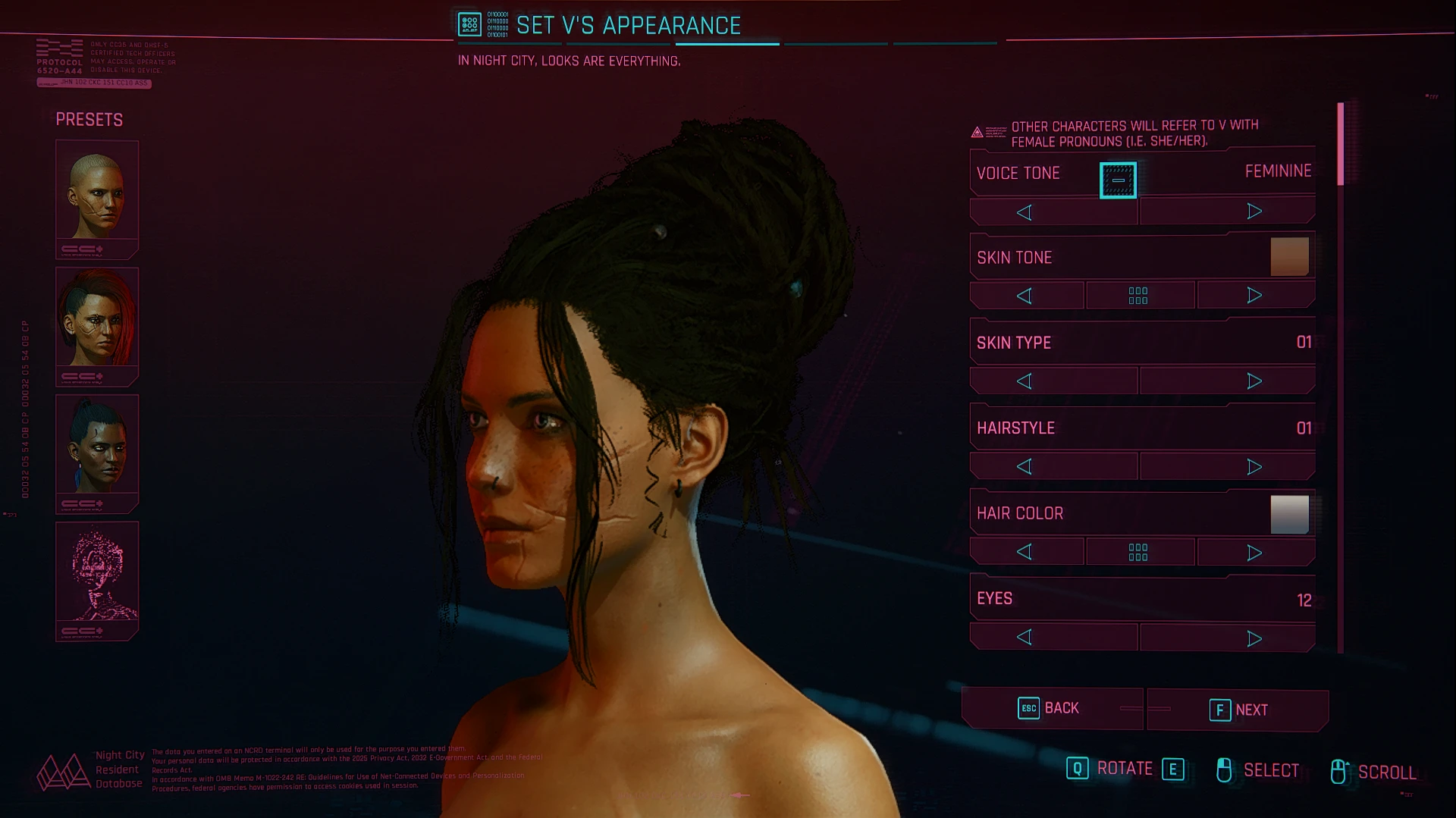
Task: Go to previous skin tone
Action: [x=1025, y=296]
